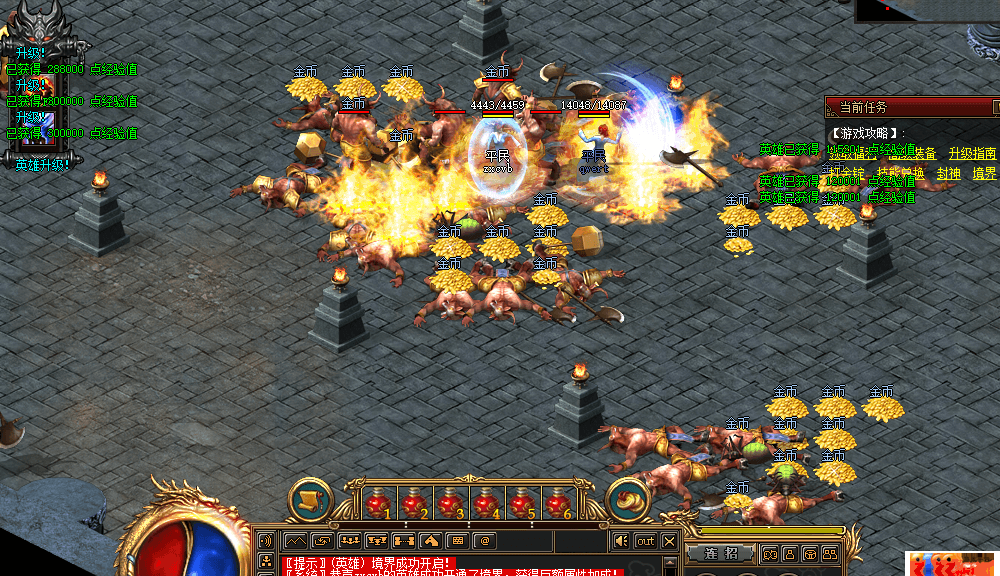Toggle the speaker sound button

coord(621,542)
